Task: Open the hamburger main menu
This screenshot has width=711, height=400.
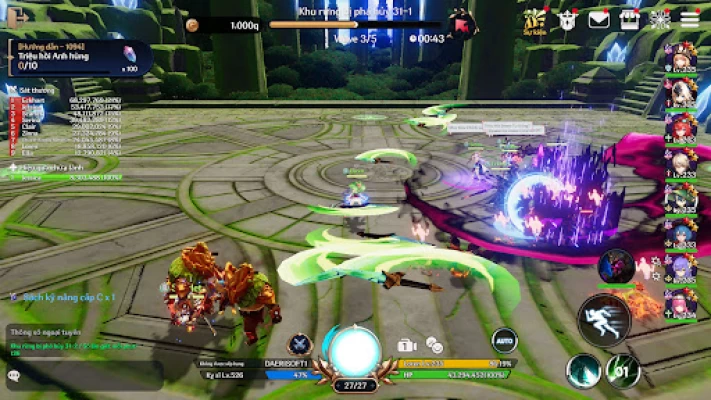Action: coord(690,18)
